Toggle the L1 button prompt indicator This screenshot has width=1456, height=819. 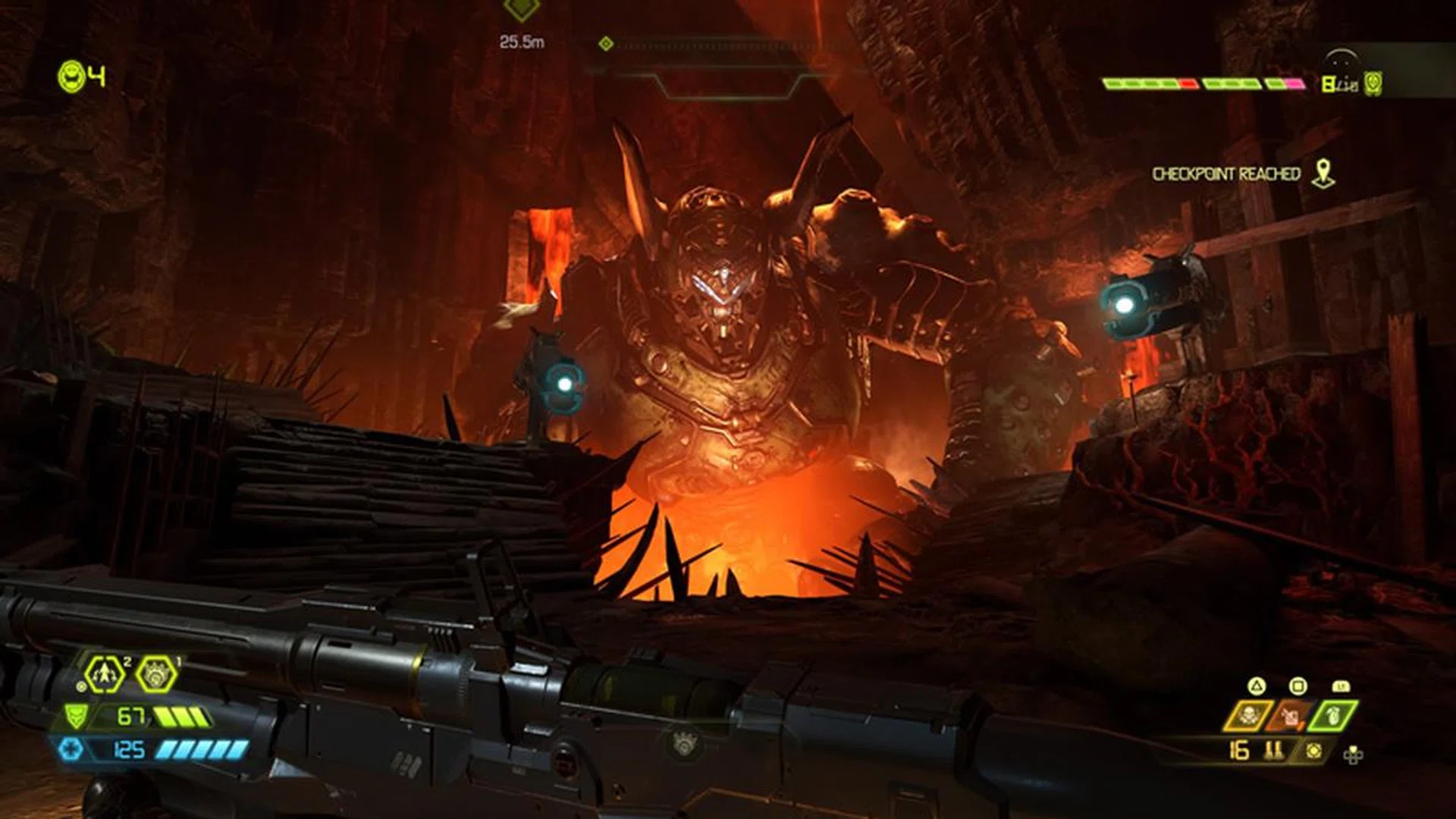coord(1340,686)
